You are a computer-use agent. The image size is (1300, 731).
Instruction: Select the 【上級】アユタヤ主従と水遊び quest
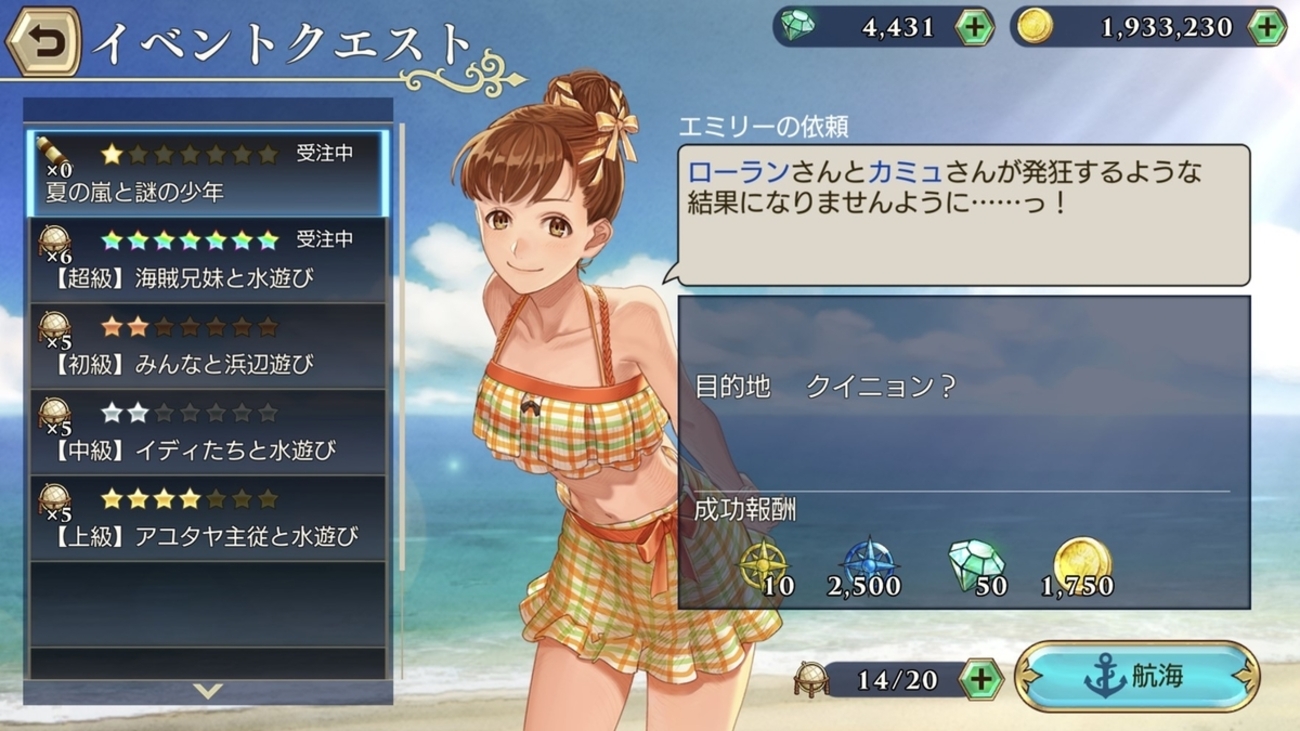click(x=208, y=518)
